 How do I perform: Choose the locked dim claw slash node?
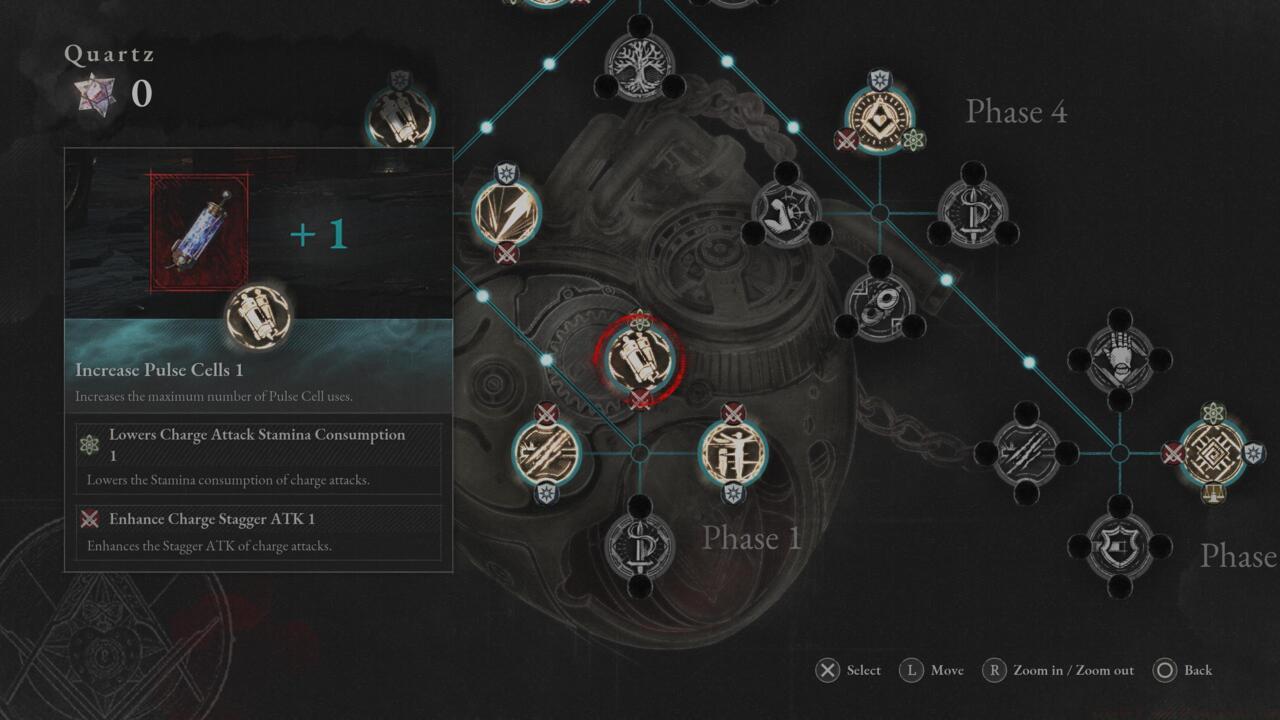(1026, 453)
